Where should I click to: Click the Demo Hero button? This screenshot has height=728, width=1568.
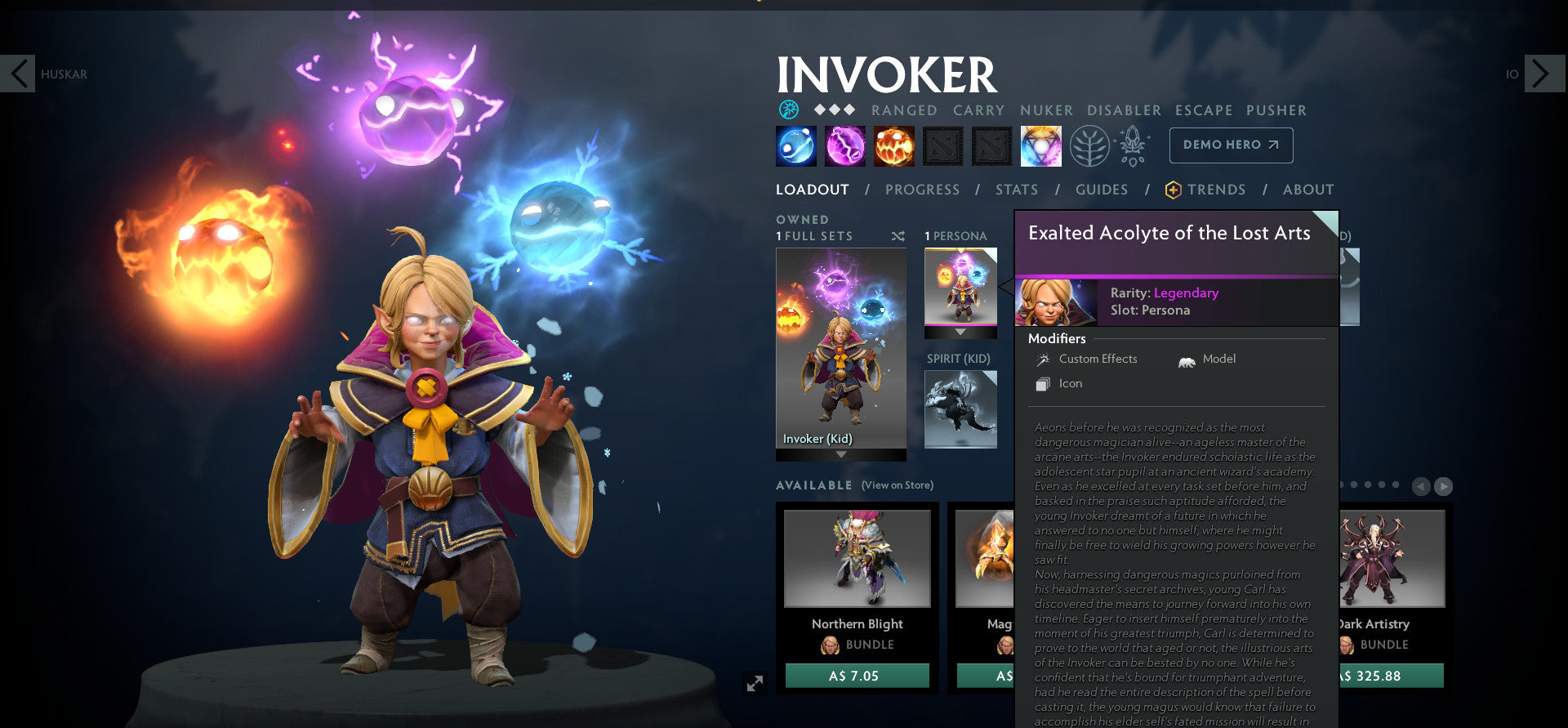(x=1230, y=145)
